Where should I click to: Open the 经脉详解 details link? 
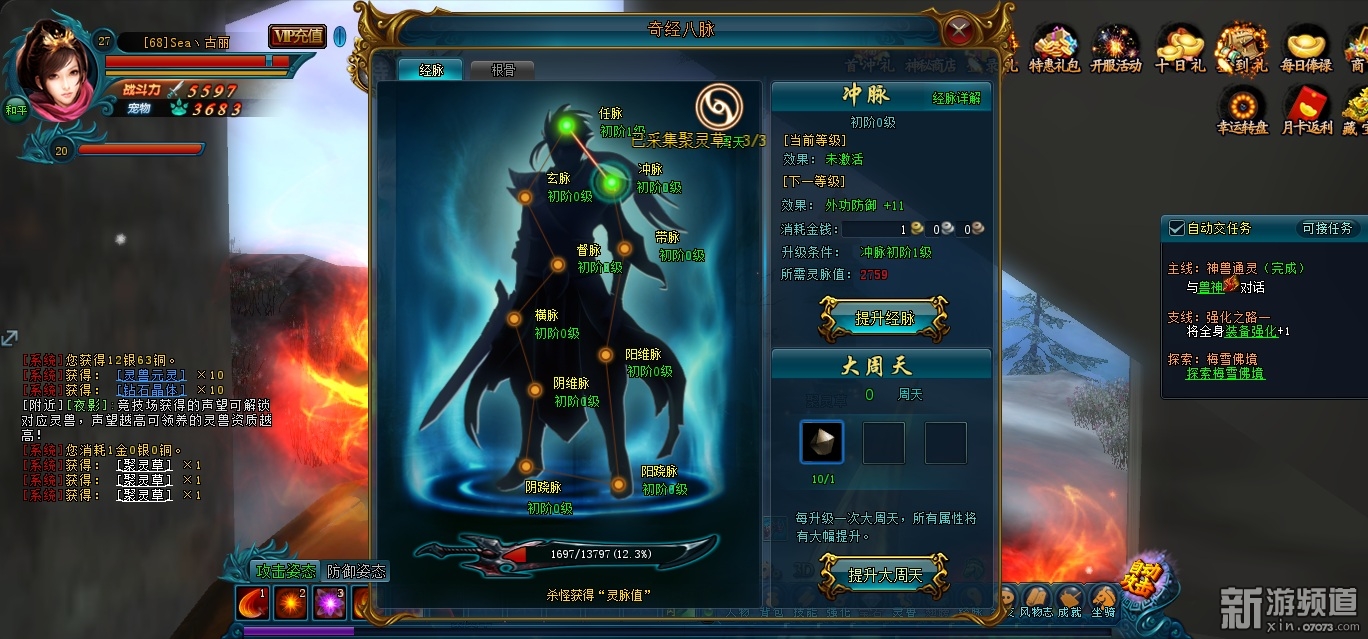pos(956,98)
